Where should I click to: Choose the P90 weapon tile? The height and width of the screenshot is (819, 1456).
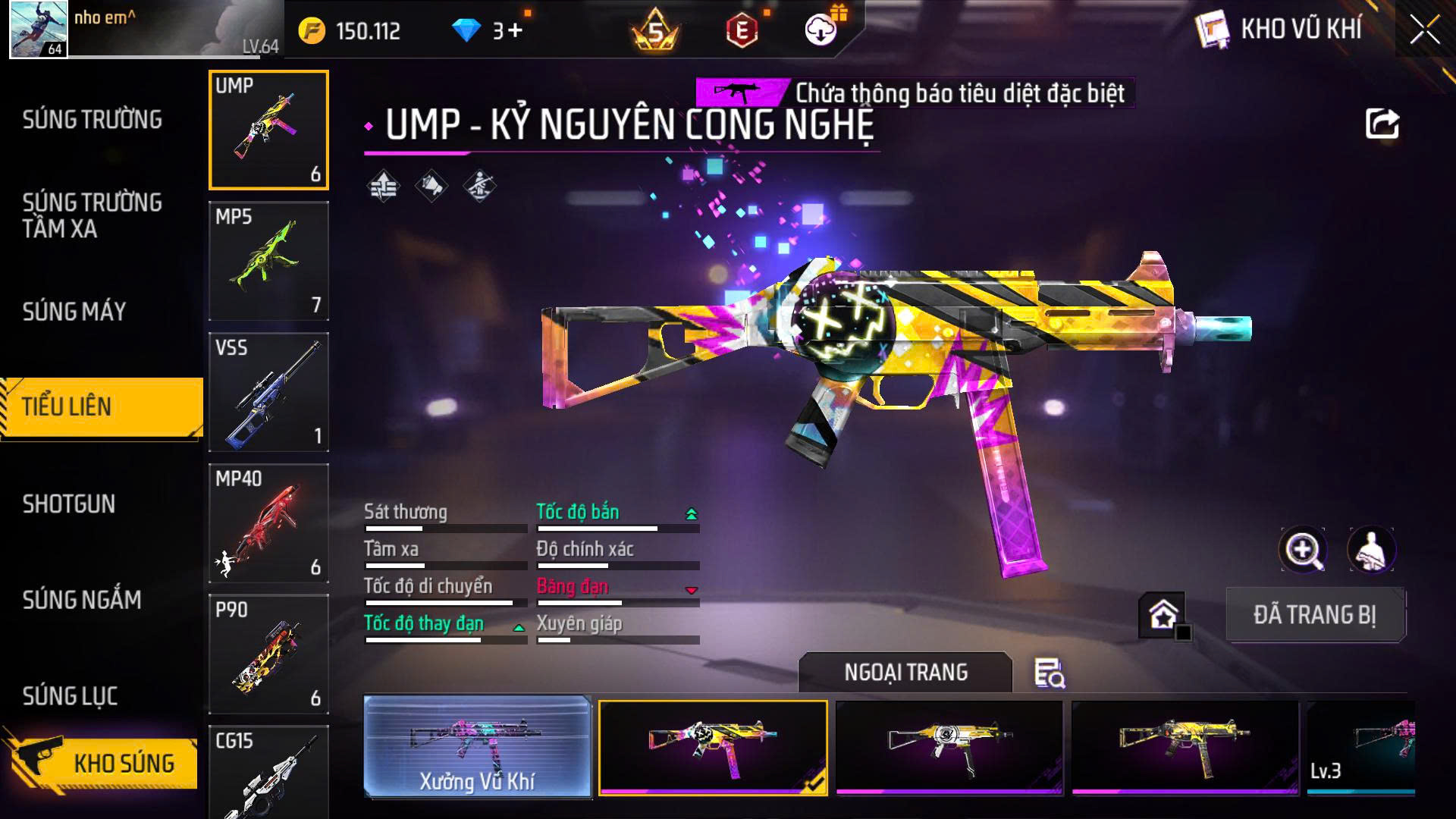pos(268,654)
